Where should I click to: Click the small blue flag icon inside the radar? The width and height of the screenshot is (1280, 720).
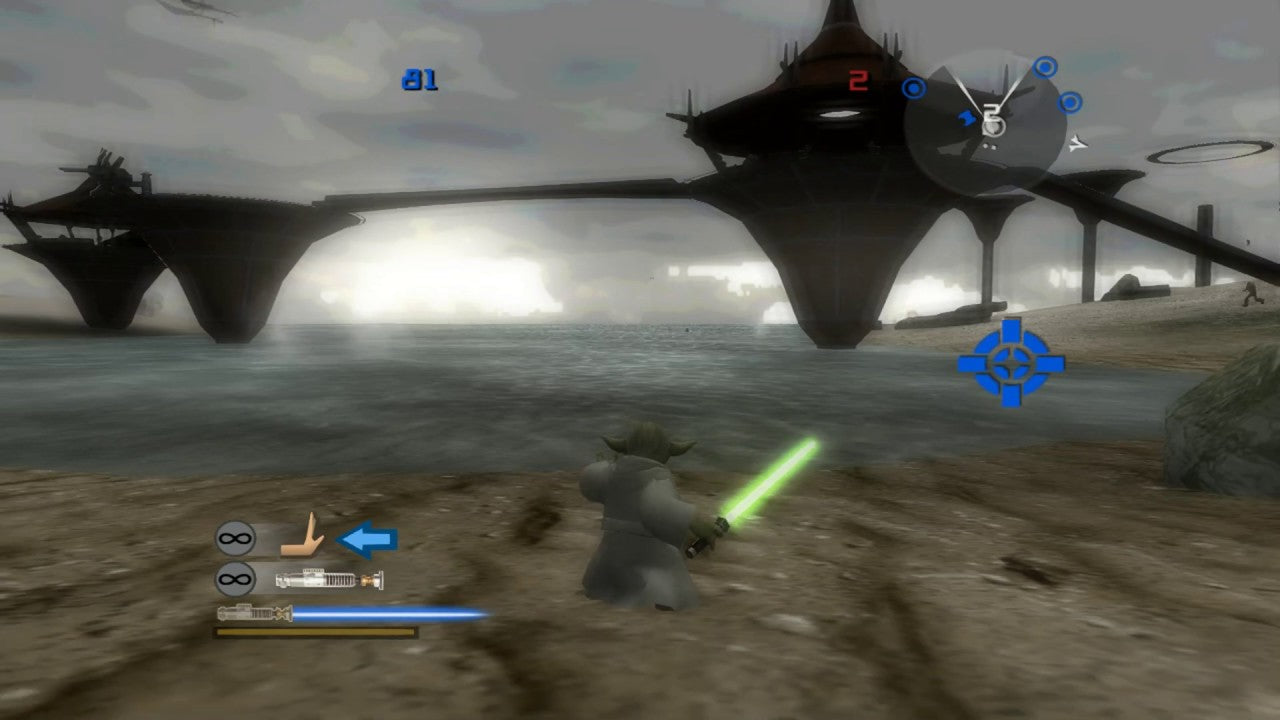[x=967, y=117]
